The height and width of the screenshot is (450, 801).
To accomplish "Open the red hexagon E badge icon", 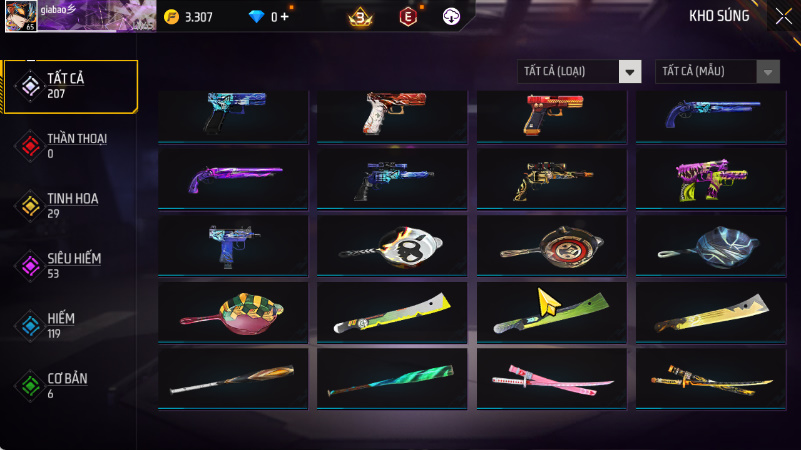I will pyautogui.click(x=408, y=17).
